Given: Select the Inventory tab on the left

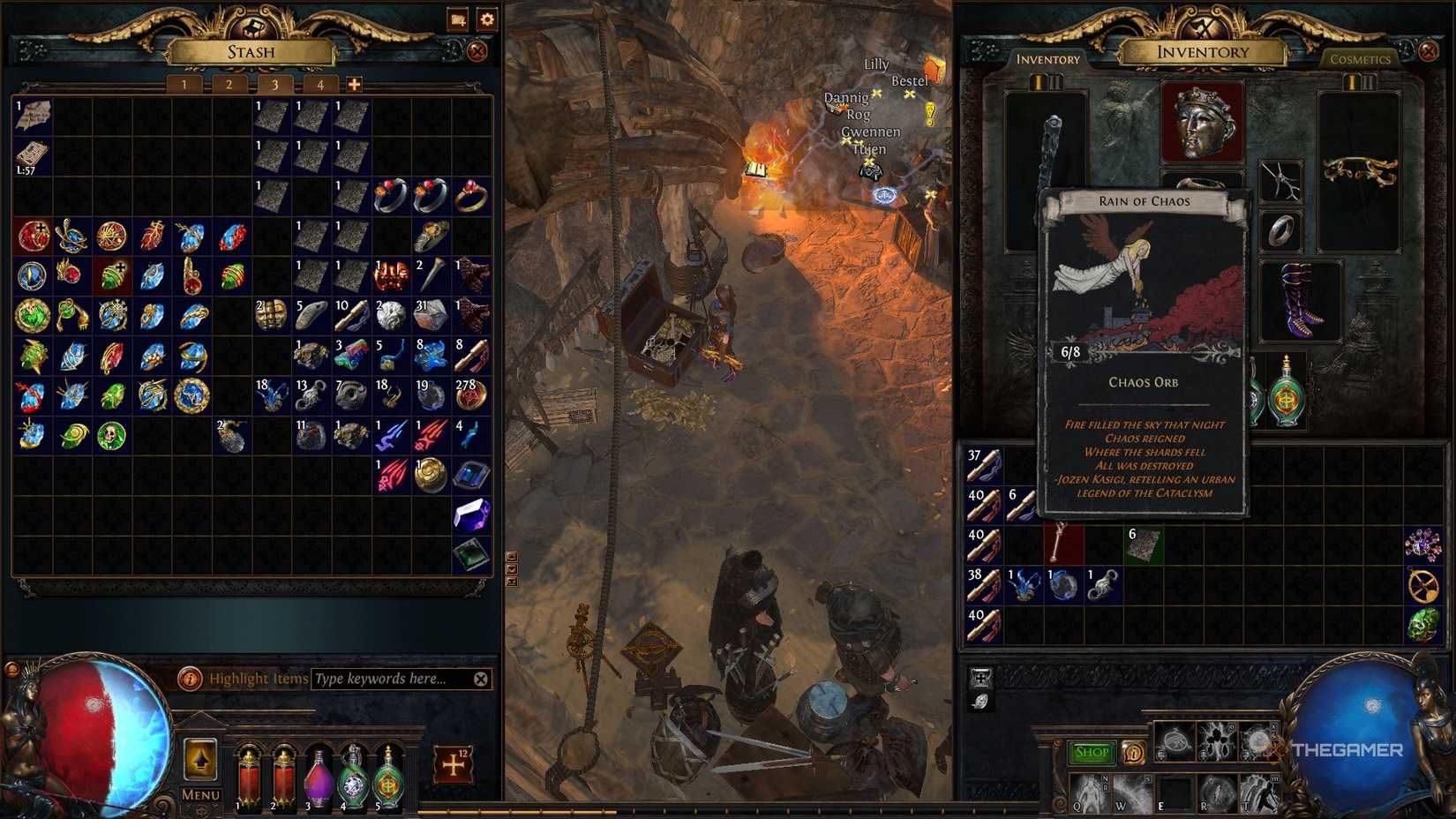Looking at the screenshot, I should [1048, 59].
